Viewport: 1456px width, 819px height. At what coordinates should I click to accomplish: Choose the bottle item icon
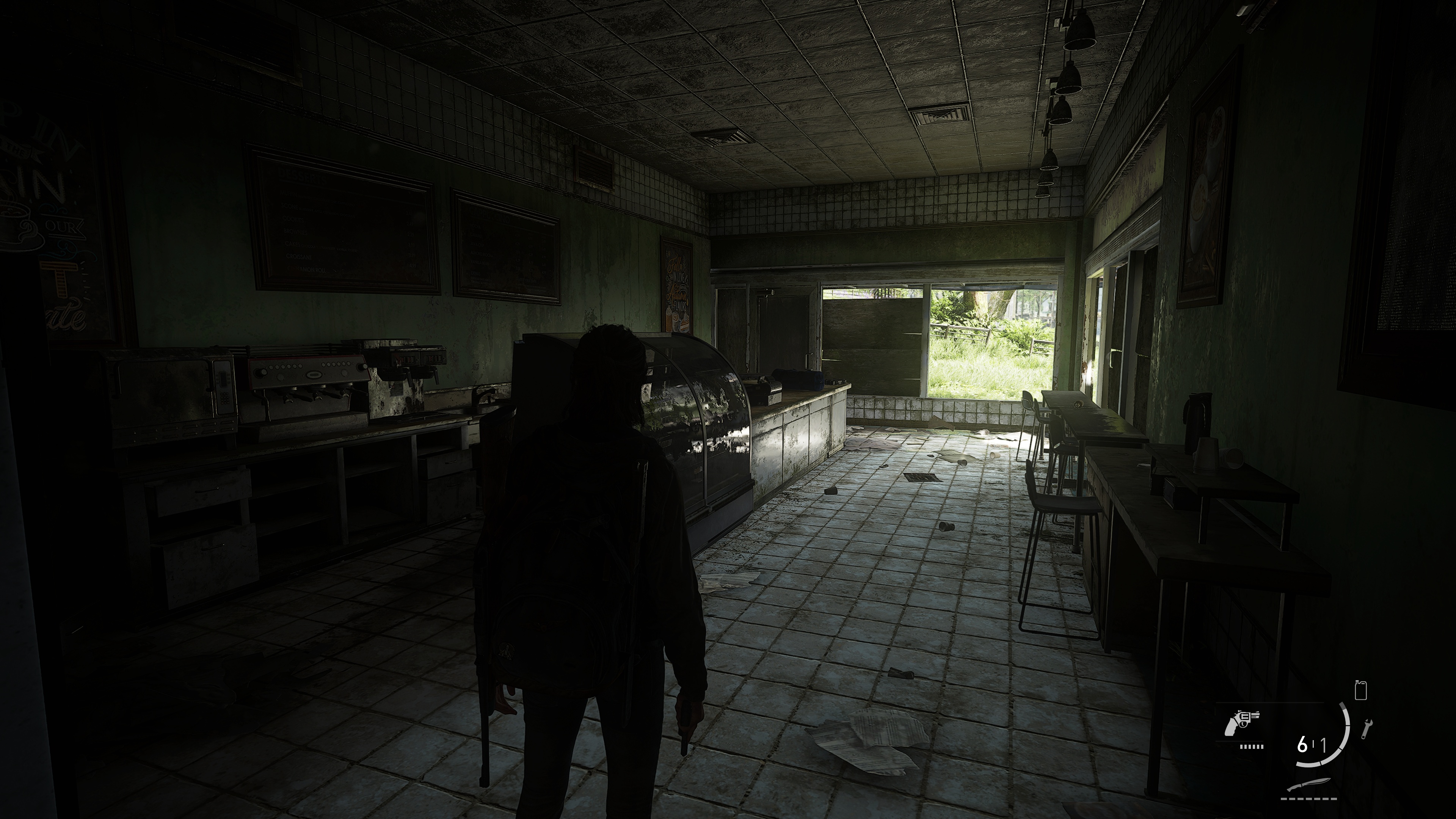[x=1360, y=690]
